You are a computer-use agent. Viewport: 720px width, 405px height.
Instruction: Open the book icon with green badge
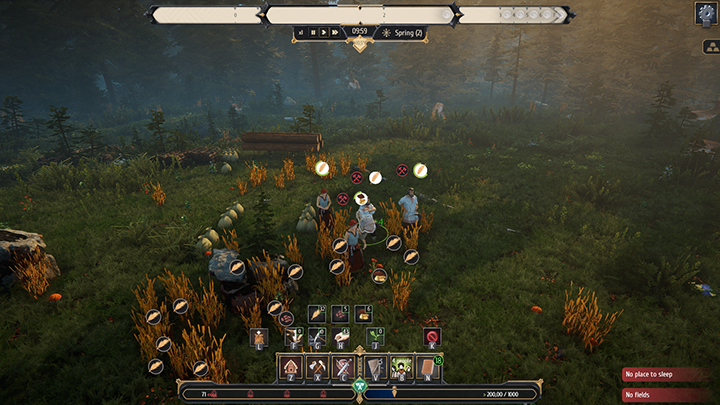pos(430,367)
